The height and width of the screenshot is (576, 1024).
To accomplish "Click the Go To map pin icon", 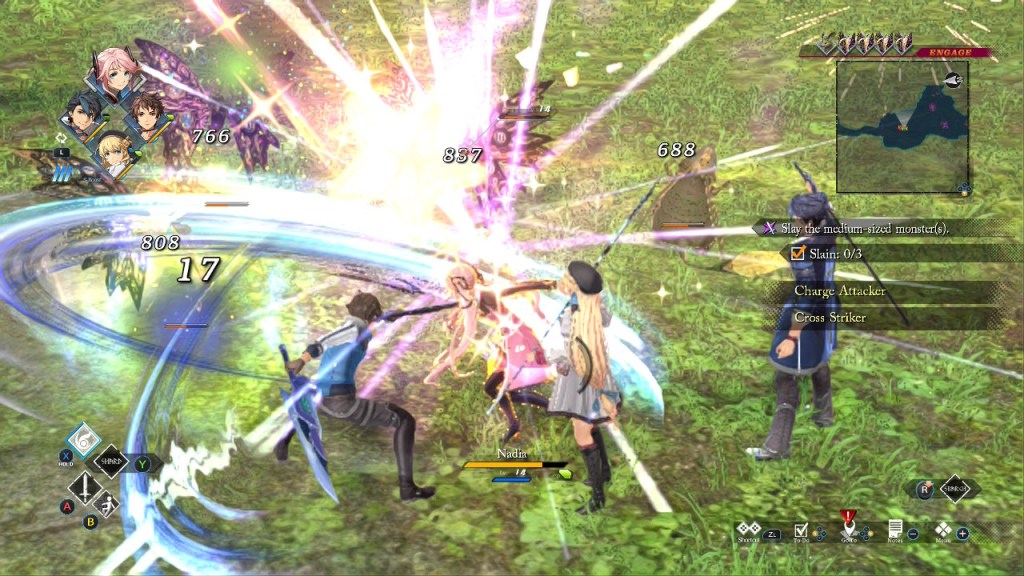I will 848,527.
